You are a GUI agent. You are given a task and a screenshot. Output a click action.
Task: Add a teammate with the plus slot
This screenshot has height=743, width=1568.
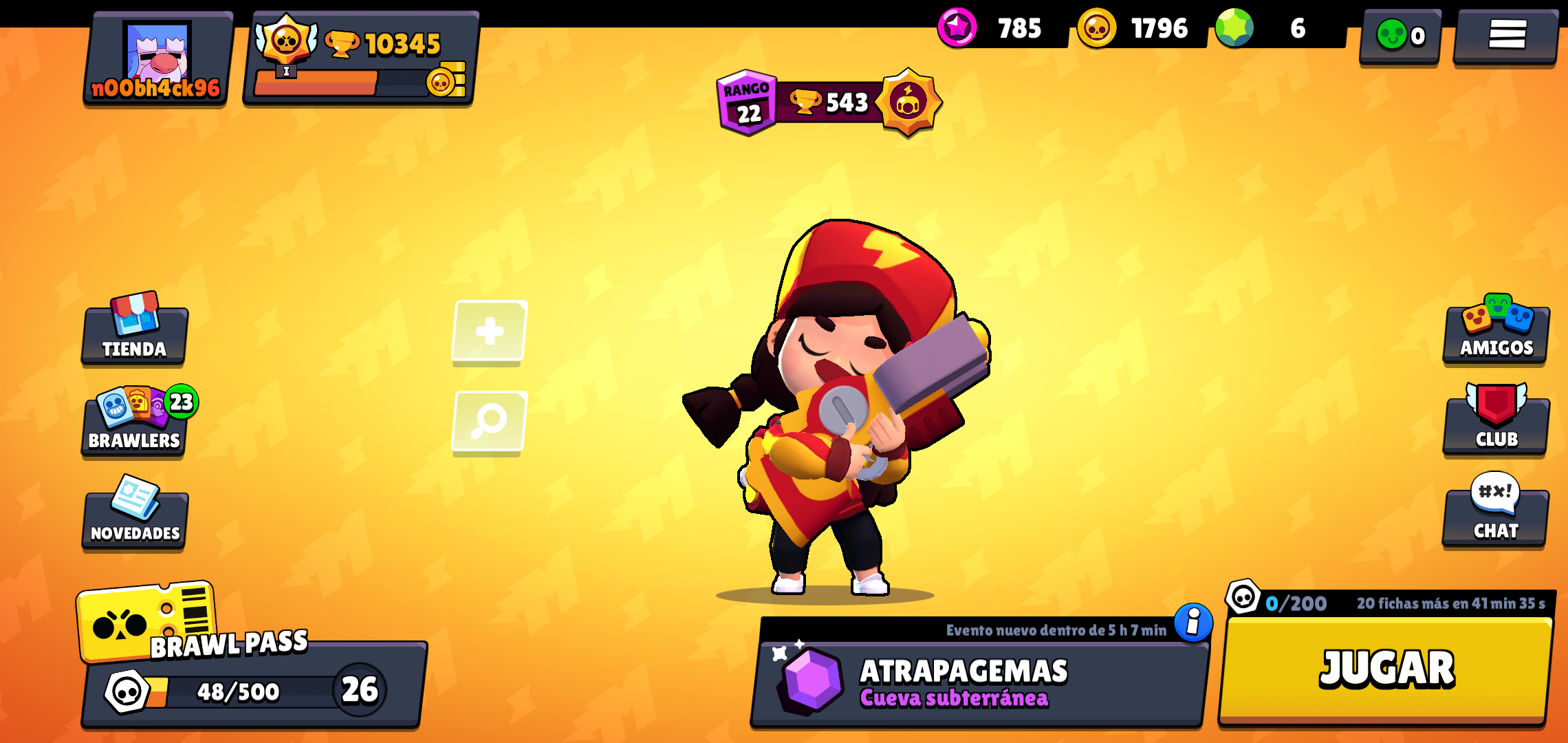click(x=489, y=332)
